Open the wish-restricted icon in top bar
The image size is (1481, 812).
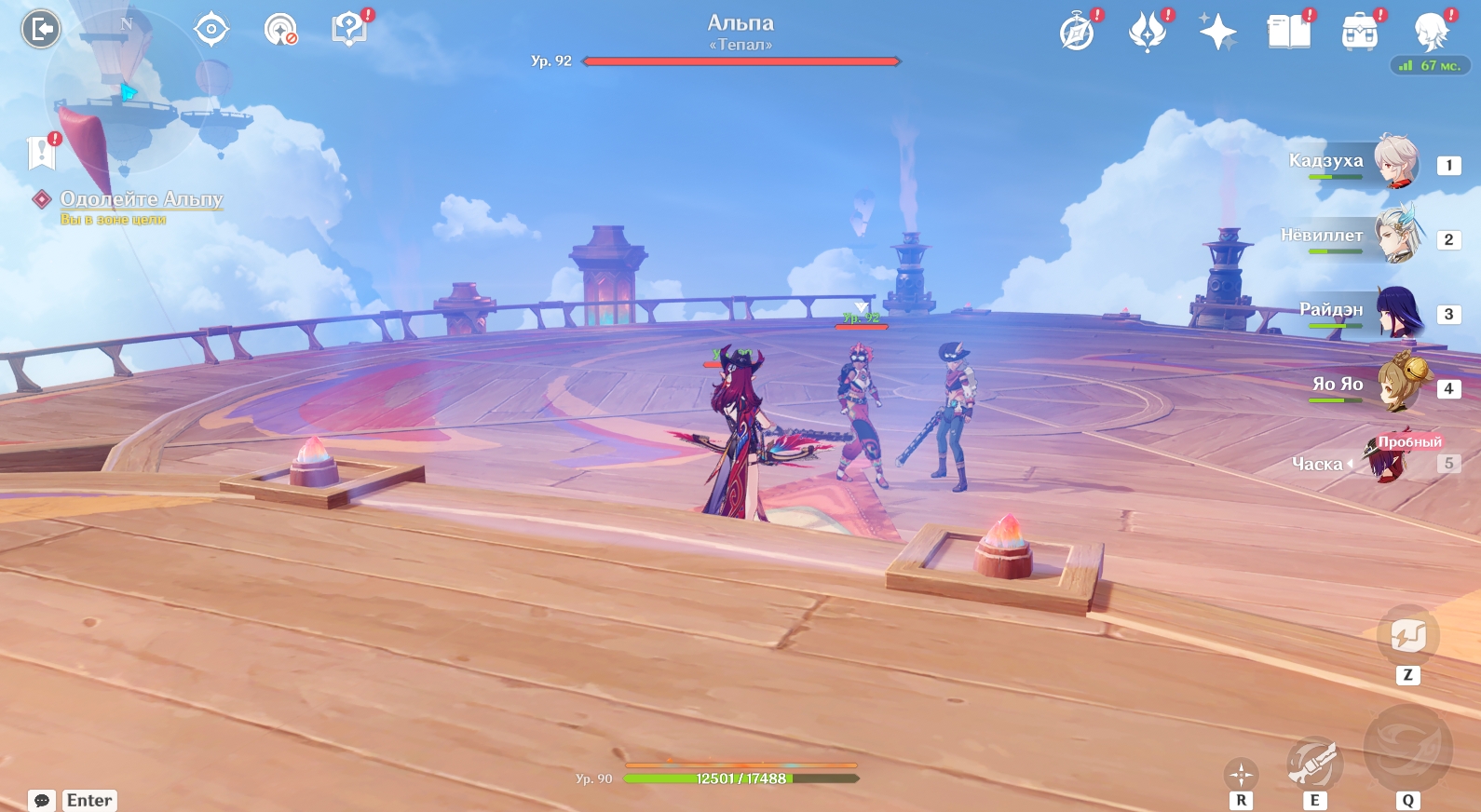pyautogui.click(x=280, y=30)
